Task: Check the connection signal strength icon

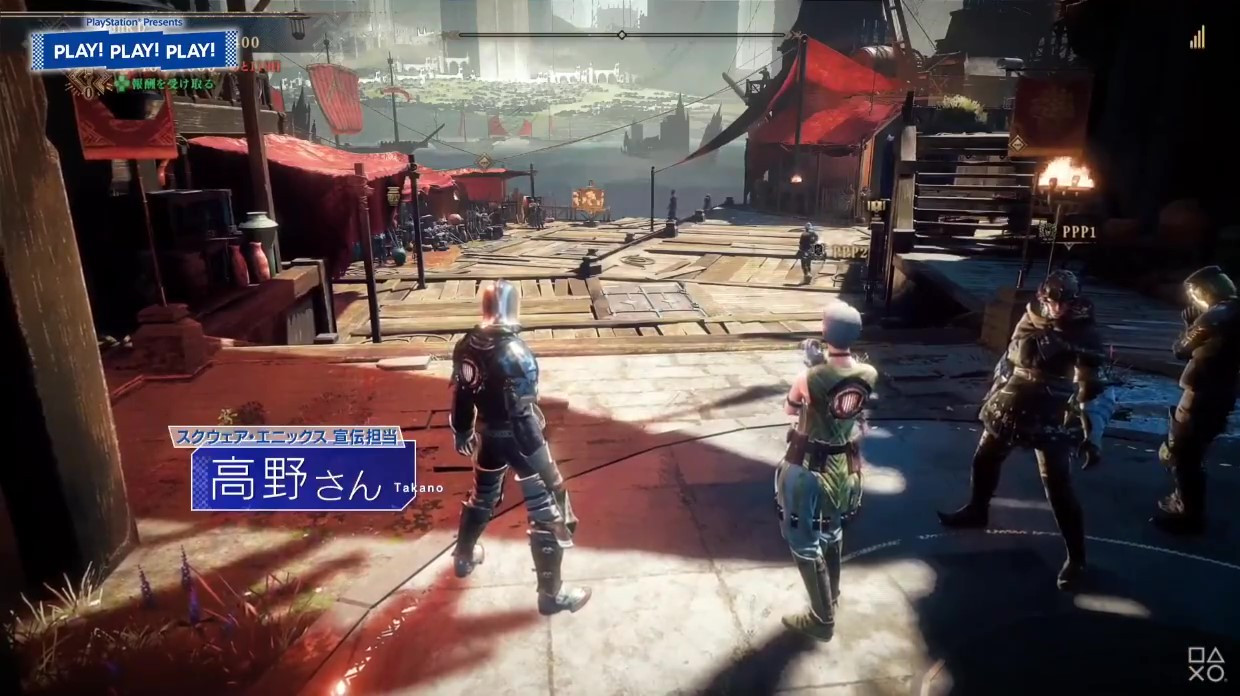Action: coord(1197,38)
